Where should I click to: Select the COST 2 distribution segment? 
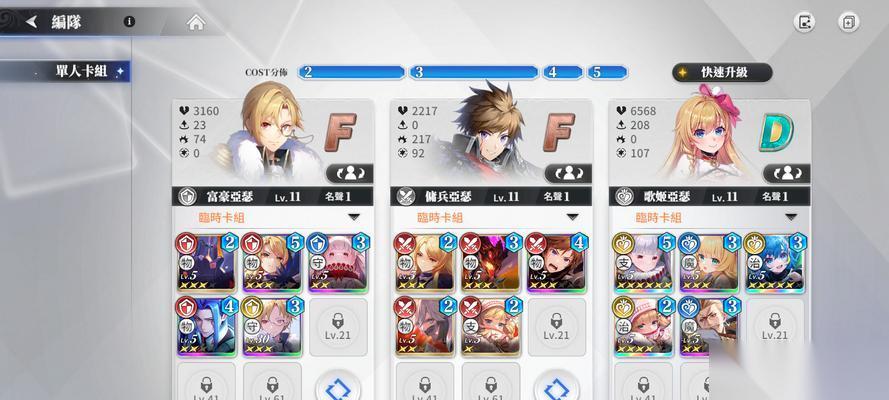click(x=350, y=72)
